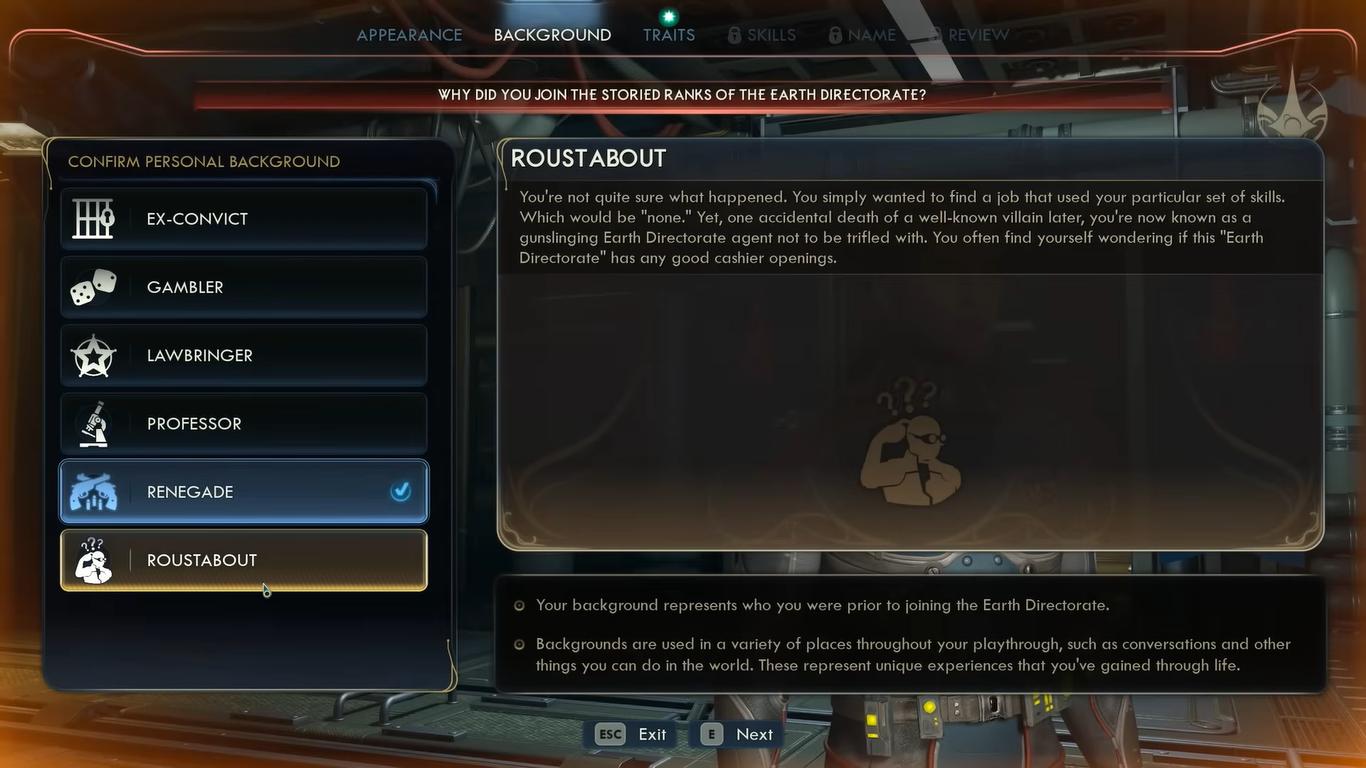Proceed with the Next button
The width and height of the screenshot is (1366, 768).
tap(738, 734)
